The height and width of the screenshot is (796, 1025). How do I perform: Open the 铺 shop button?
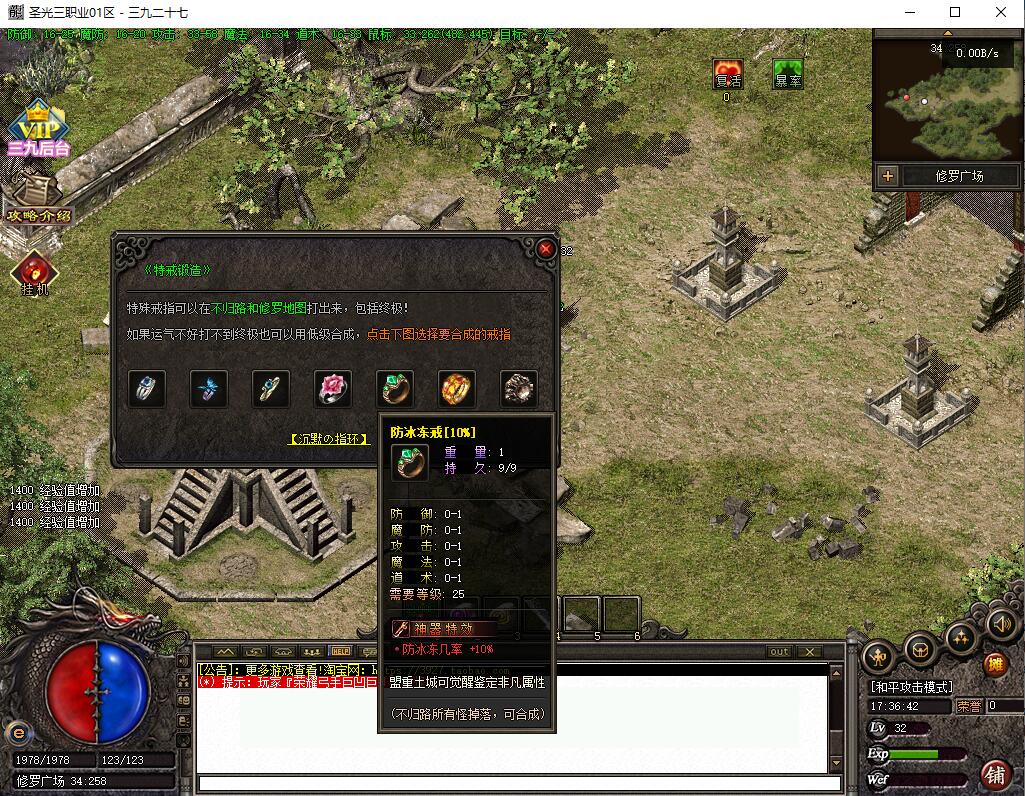pos(995,774)
